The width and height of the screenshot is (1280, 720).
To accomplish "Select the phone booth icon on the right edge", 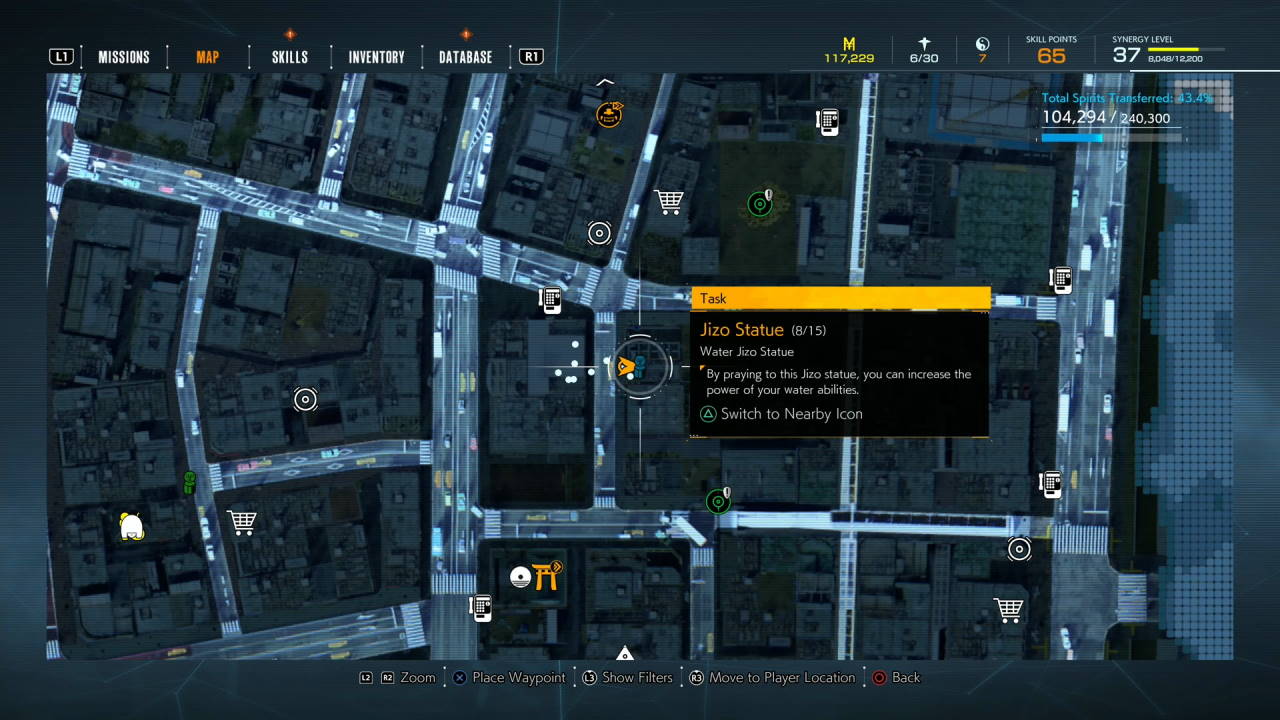I will tap(1059, 280).
